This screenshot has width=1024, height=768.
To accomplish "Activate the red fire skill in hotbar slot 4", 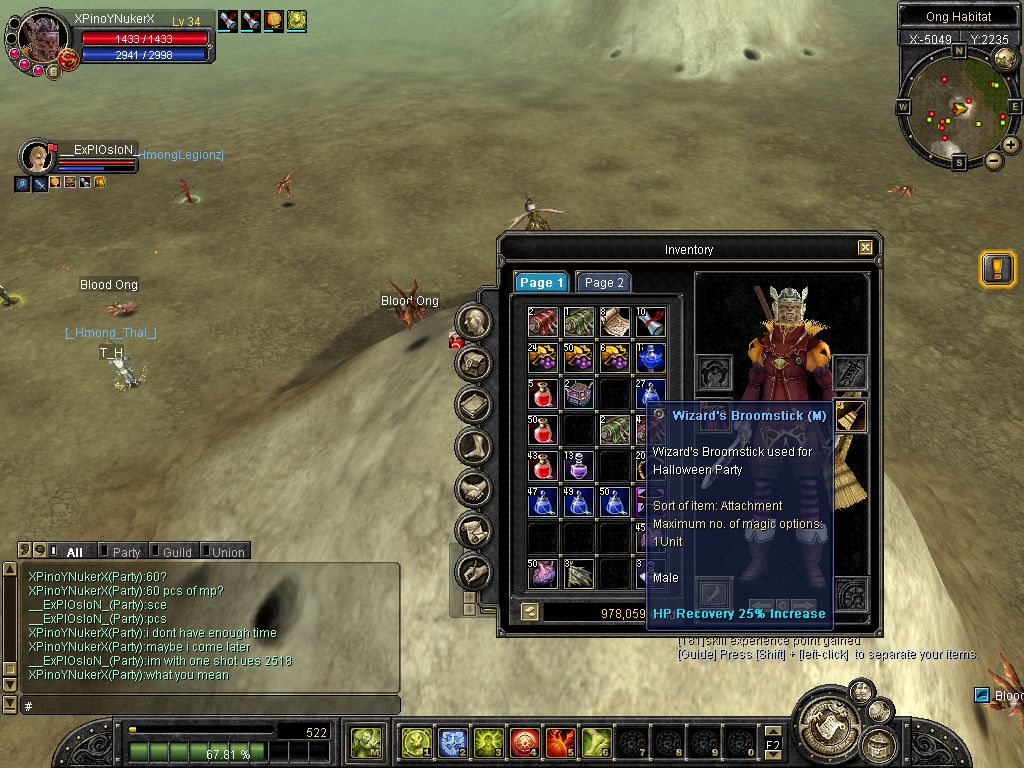I will pos(524,742).
